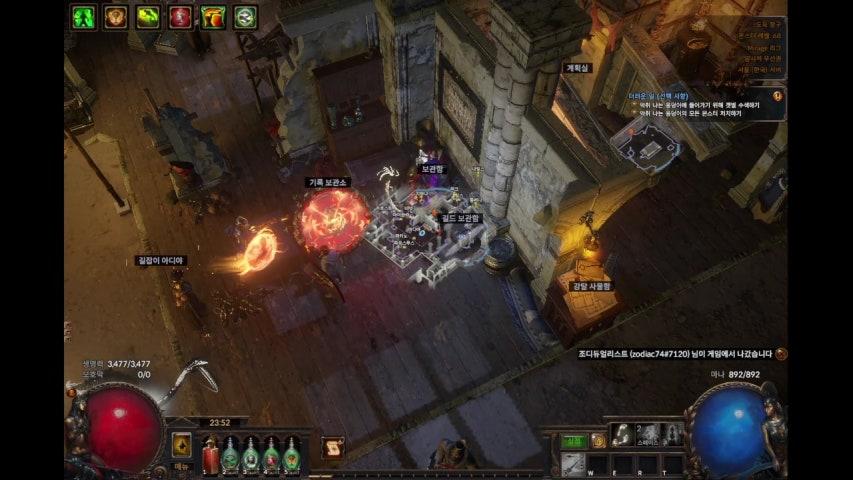853x480 pixels.
Task: Click the guild stash label (길드 보관함)
Action: pyautogui.click(x=461, y=217)
